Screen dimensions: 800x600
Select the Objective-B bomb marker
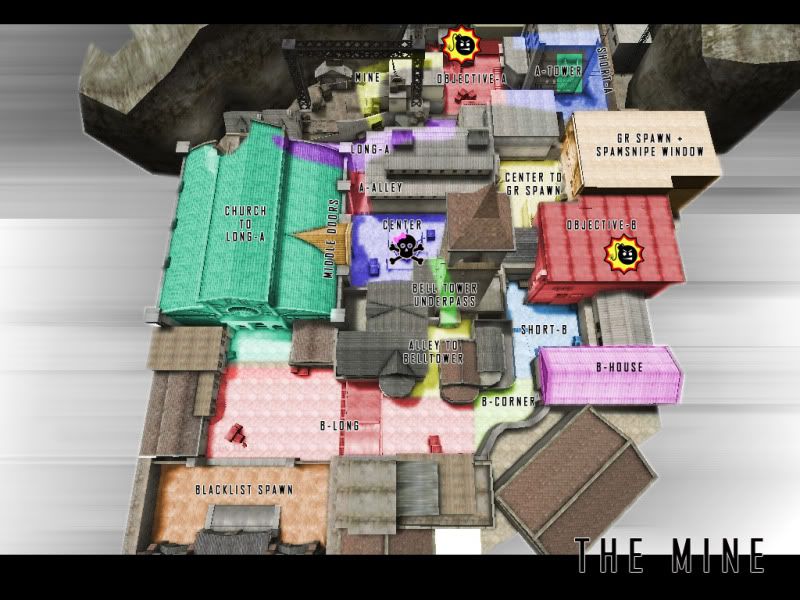[623, 255]
